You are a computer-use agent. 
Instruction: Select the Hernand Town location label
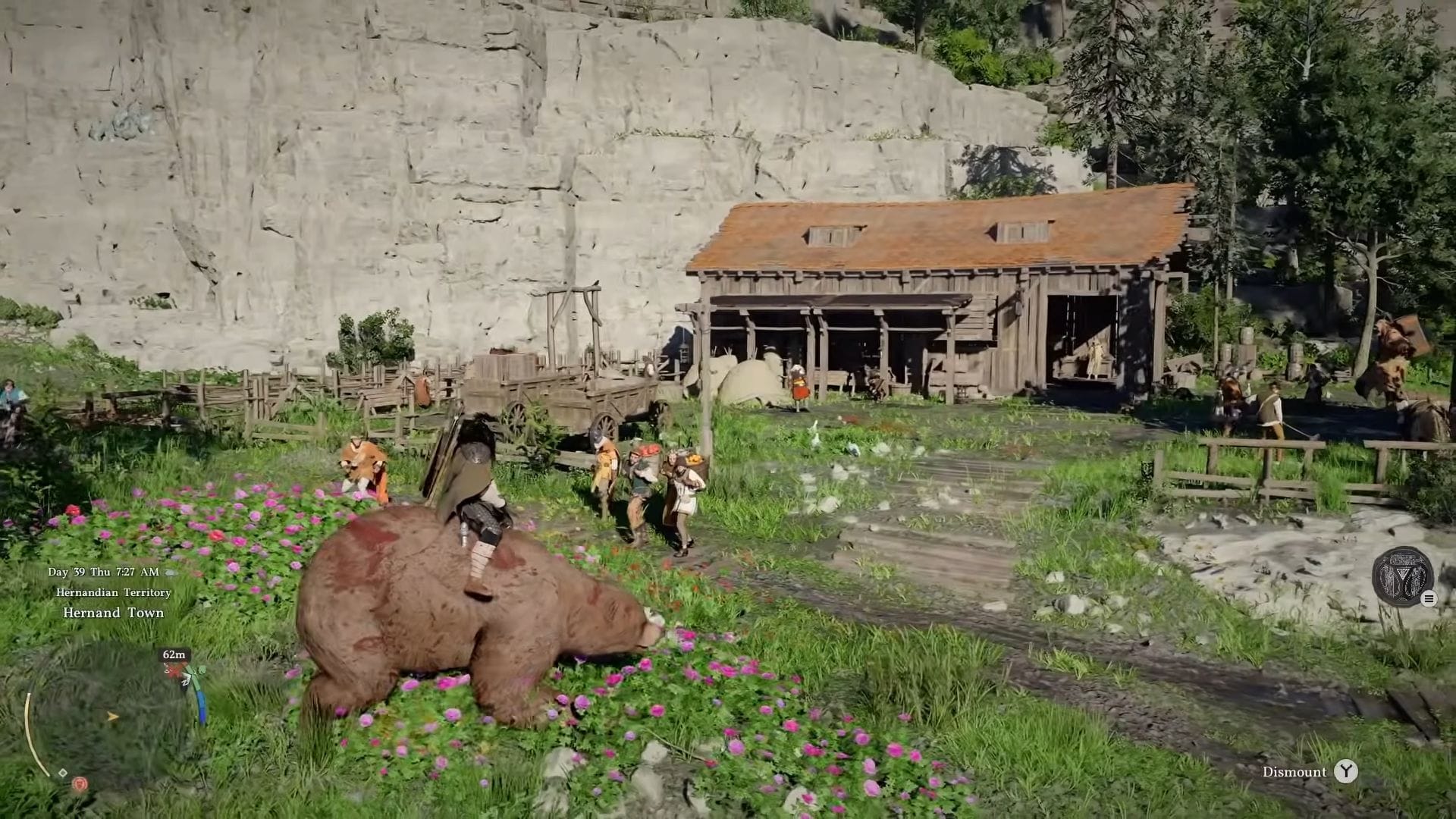point(113,612)
